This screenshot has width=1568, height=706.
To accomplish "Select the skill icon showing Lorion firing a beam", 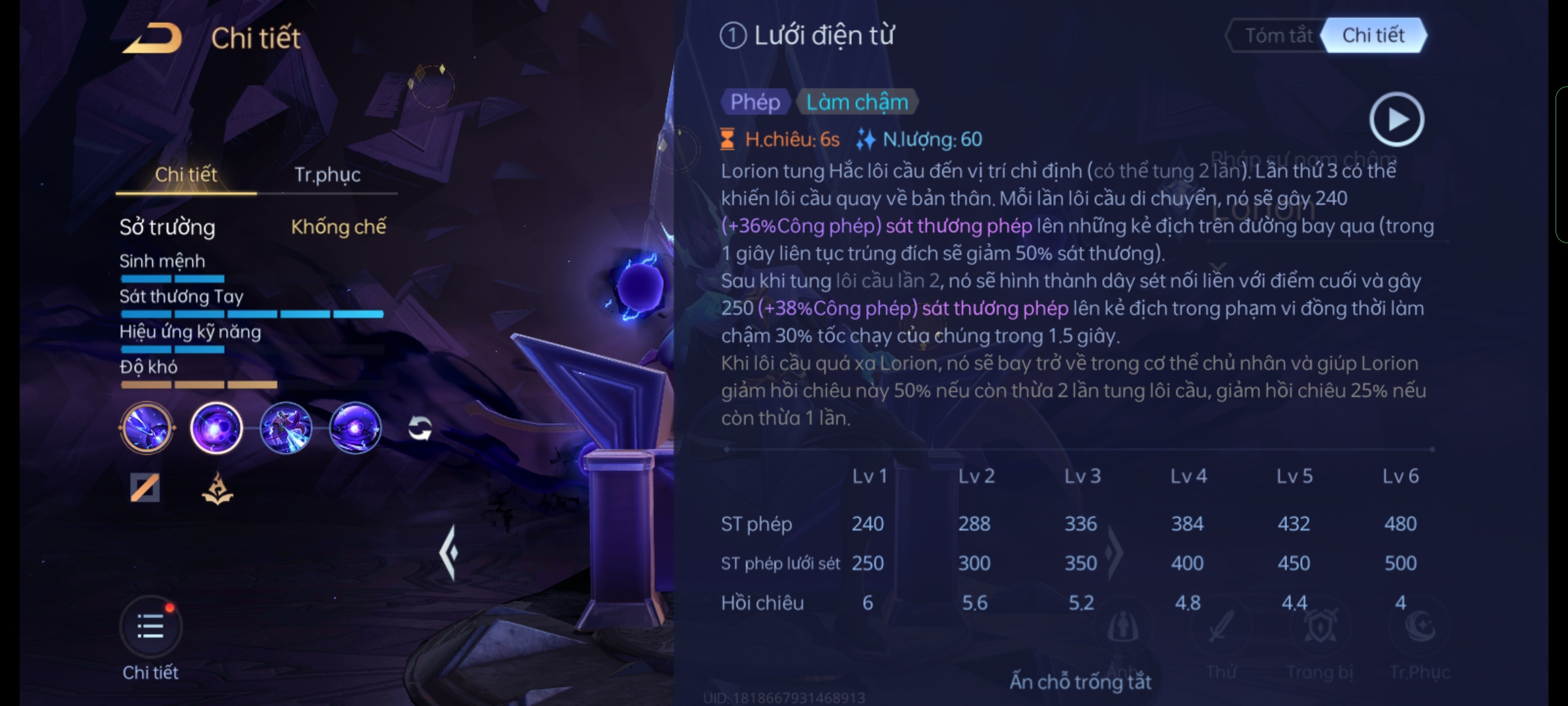I will (x=286, y=428).
